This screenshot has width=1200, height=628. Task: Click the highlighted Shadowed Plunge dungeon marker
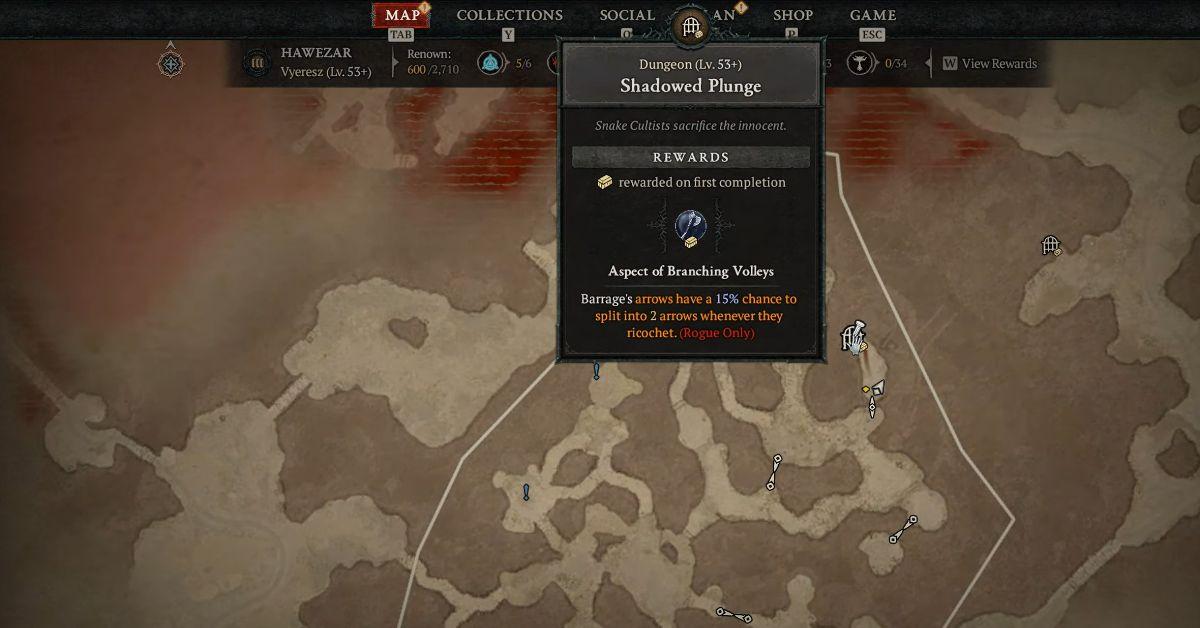(x=853, y=339)
